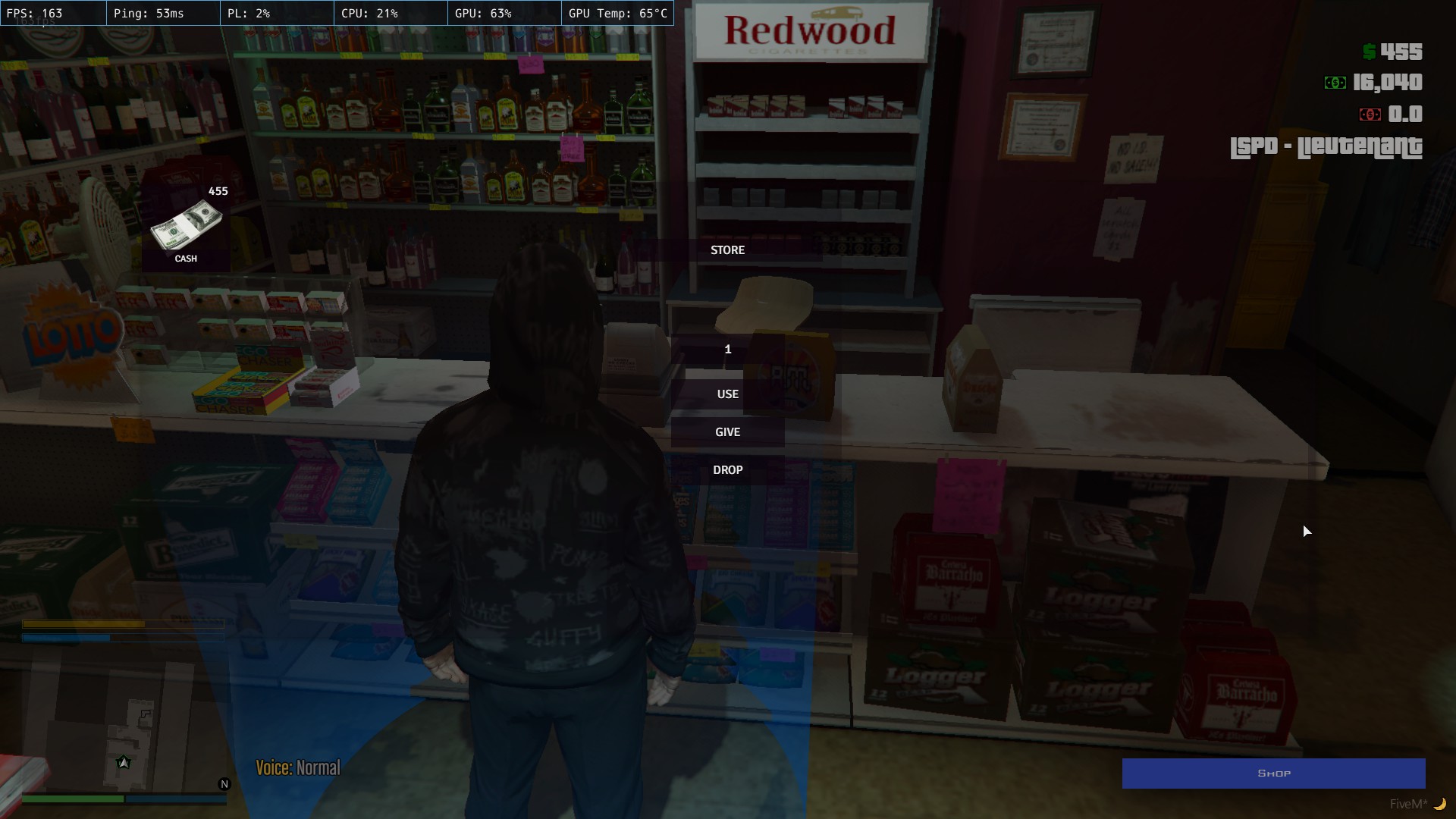The height and width of the screenshot is (819, 1456).
Task: Click DROP to discard the item
Action: (727, 469)
